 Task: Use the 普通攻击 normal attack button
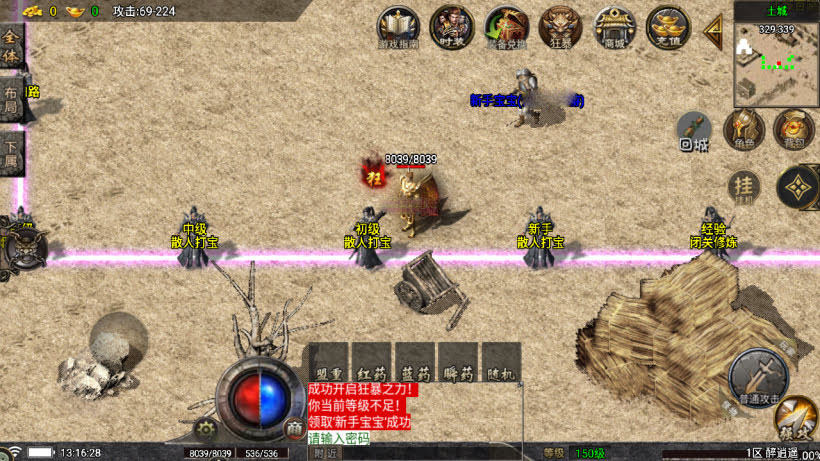(757, 375)
